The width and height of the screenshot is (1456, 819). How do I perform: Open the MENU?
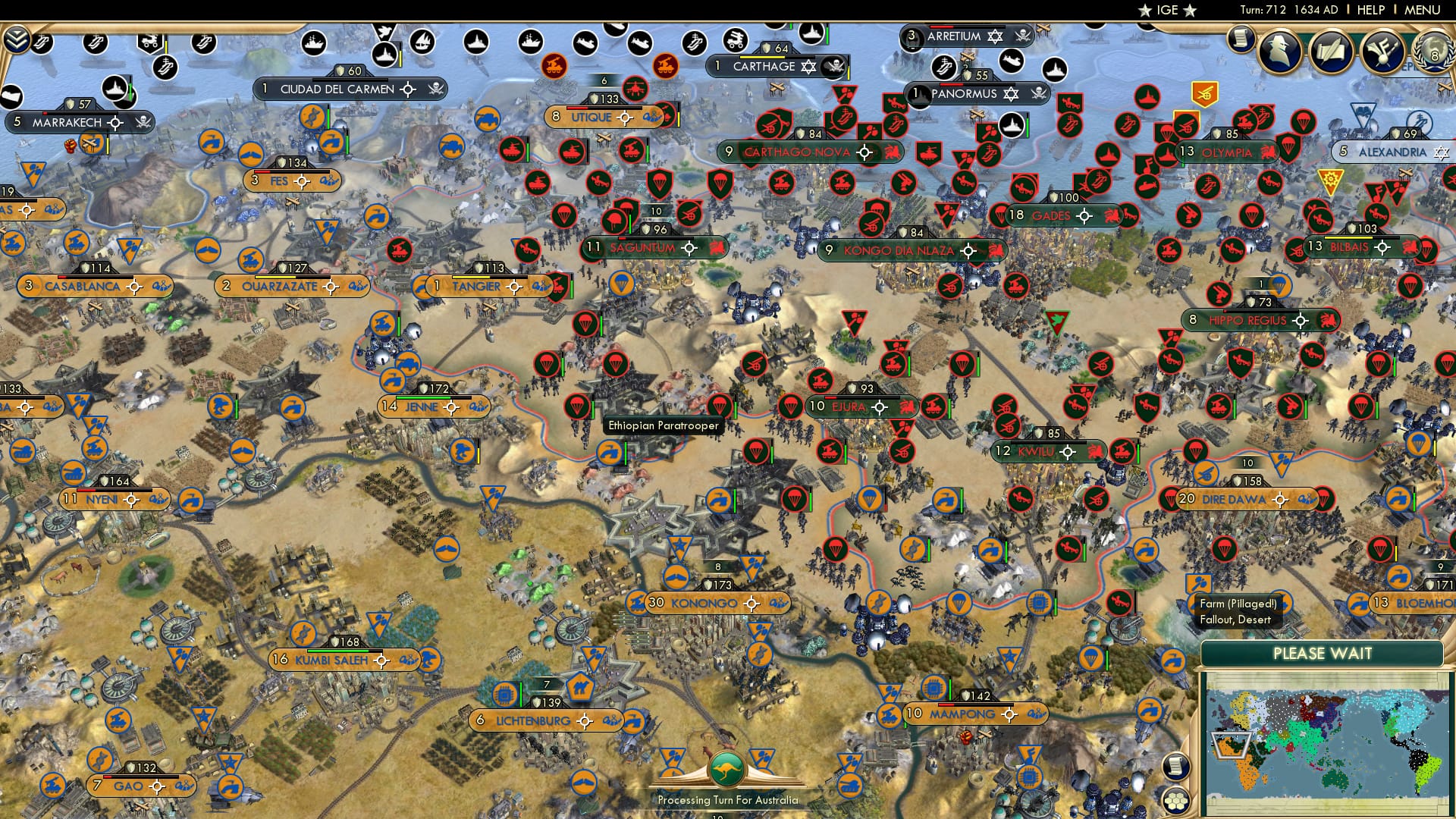[1422, 10]
